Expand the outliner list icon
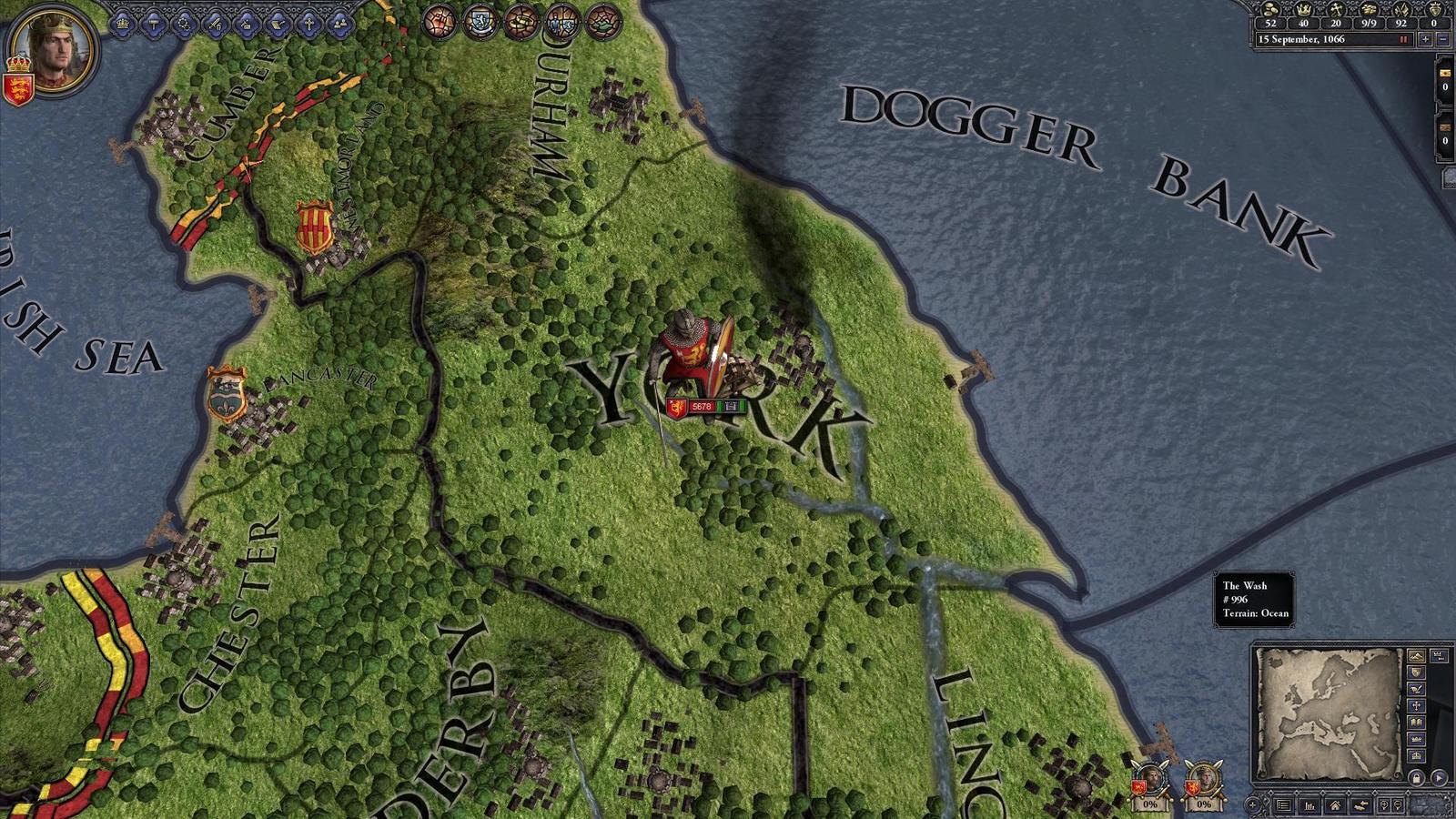This screenshot has width=1456, height=819. [1283, 805]
